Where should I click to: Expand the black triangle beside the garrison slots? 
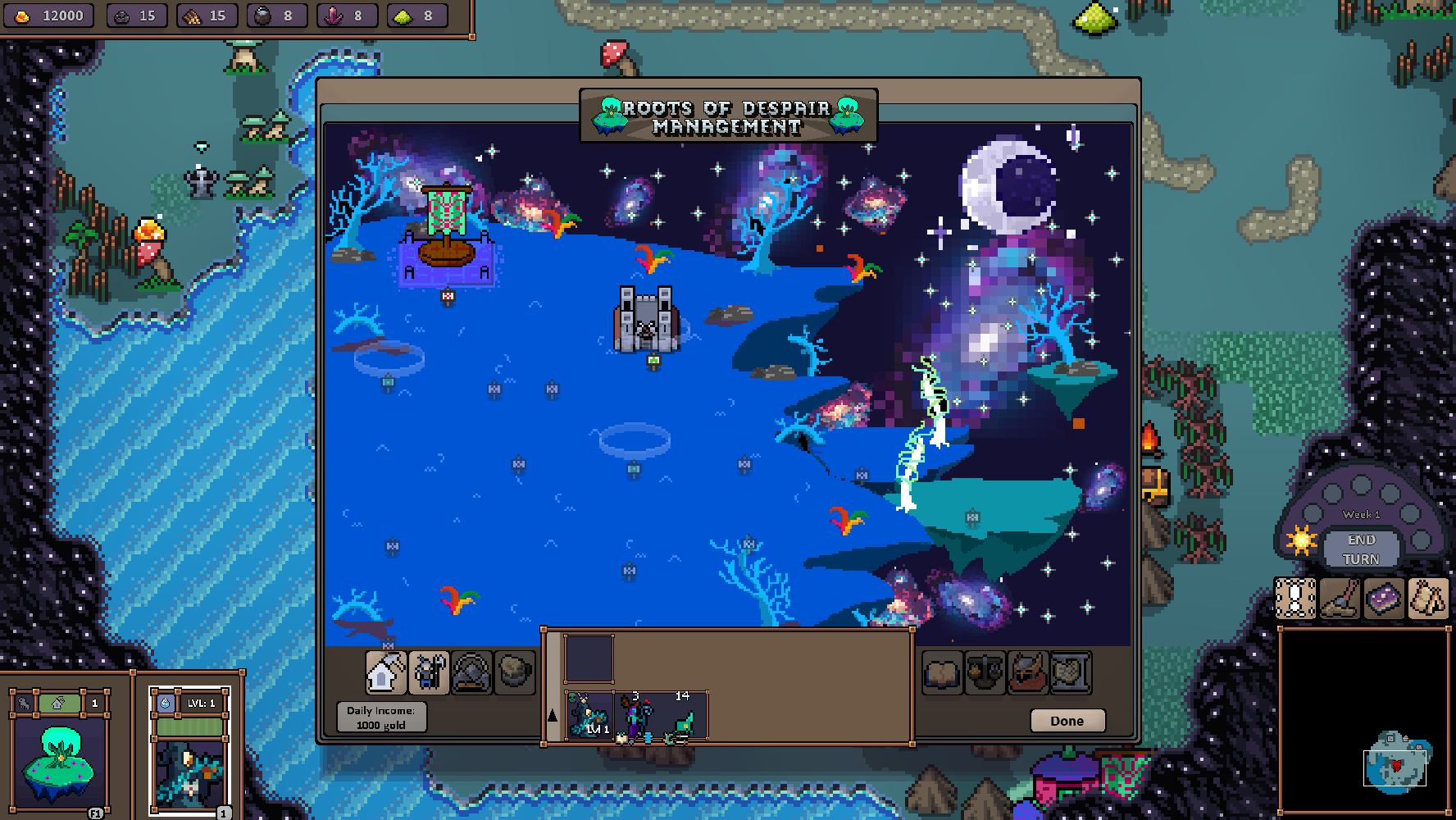click(551, 714)
